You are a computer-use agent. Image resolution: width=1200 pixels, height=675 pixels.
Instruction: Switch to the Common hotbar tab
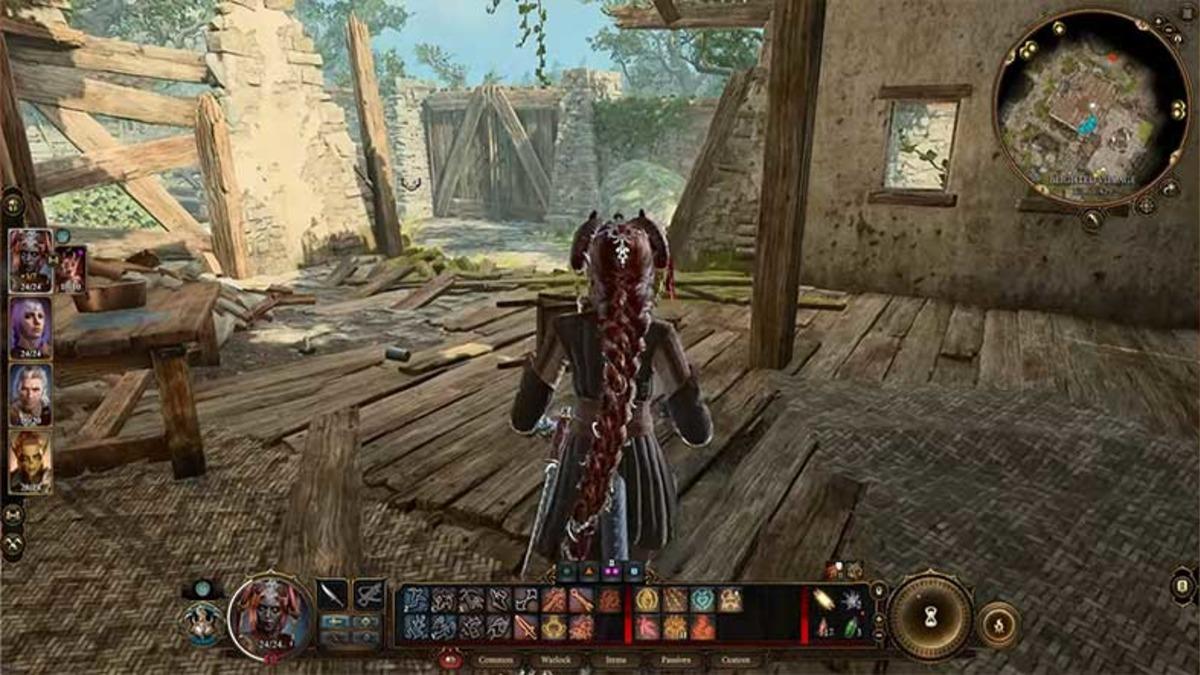click(497, 660)
